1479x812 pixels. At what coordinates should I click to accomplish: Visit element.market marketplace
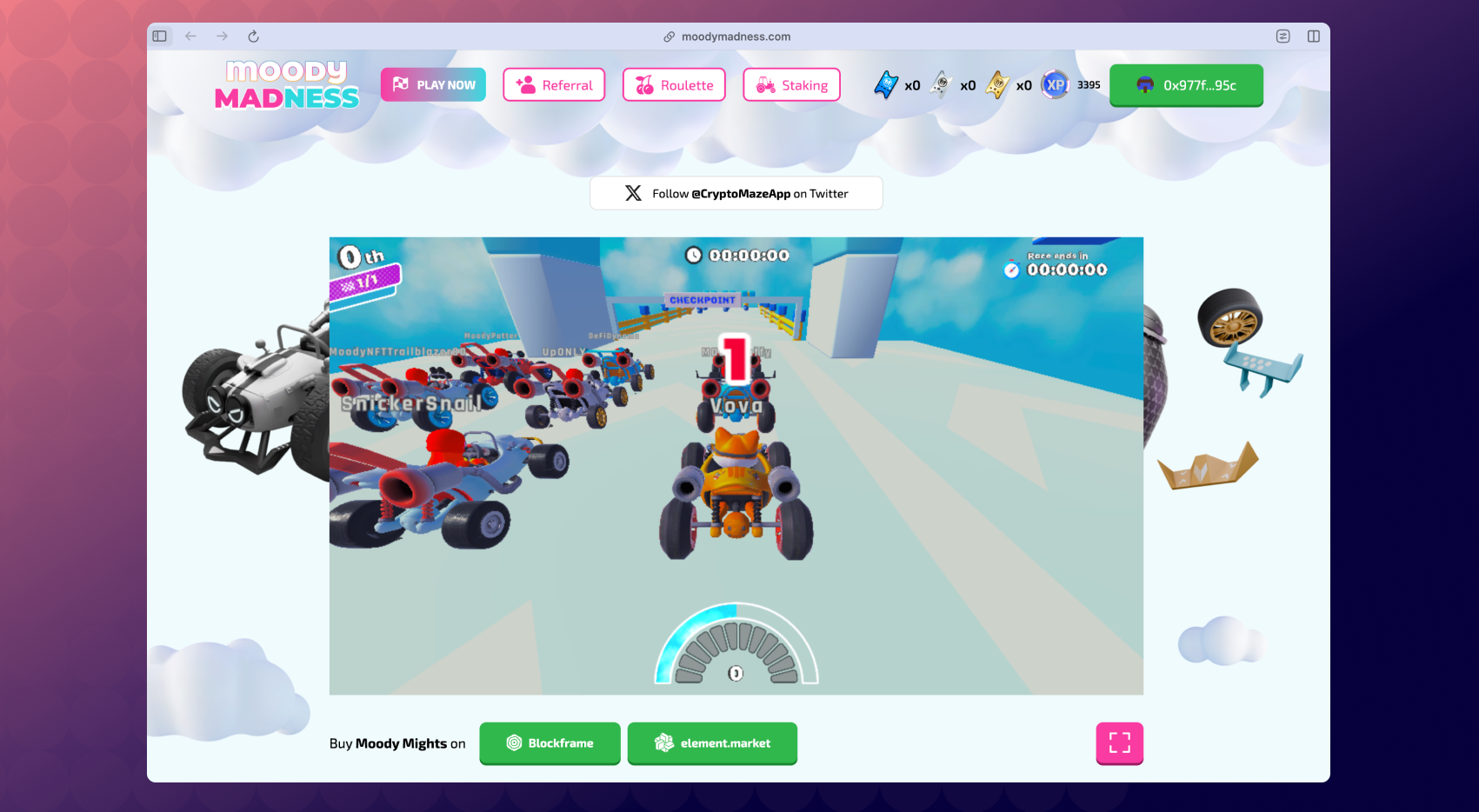(x=712, y=743)
